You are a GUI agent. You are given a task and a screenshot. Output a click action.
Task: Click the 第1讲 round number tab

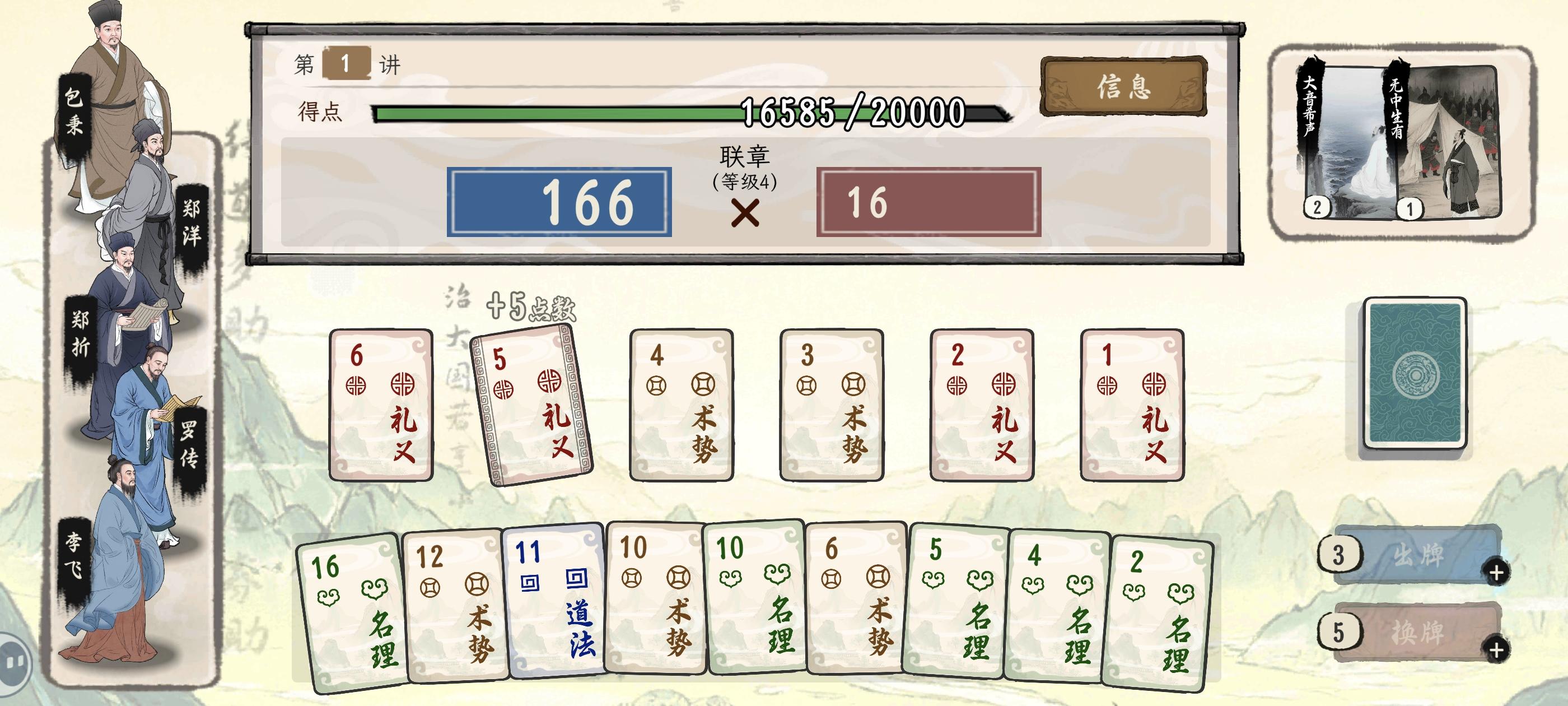(346, 62)
